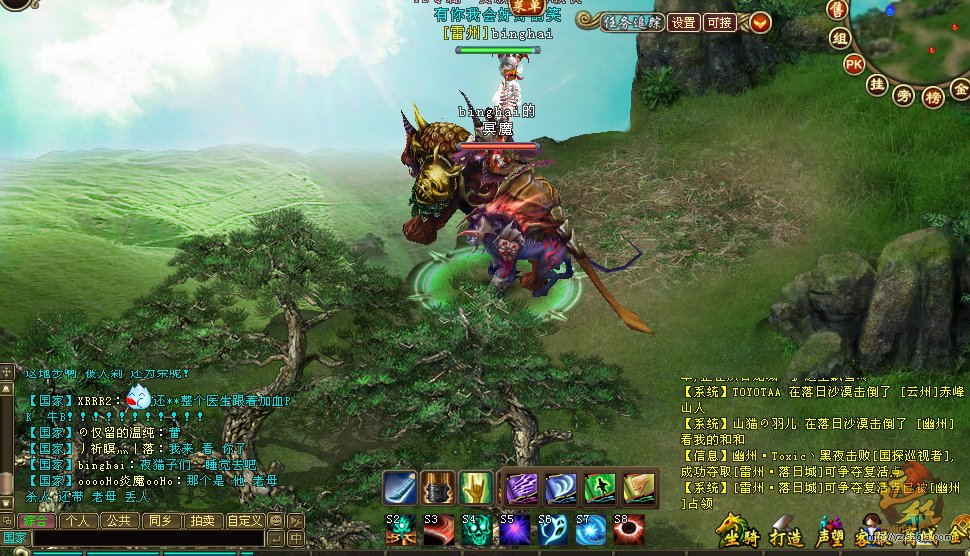The image size is (970, 556).
Task: Activate the S4 green skull skill
Action: click(x=476, y=529)
